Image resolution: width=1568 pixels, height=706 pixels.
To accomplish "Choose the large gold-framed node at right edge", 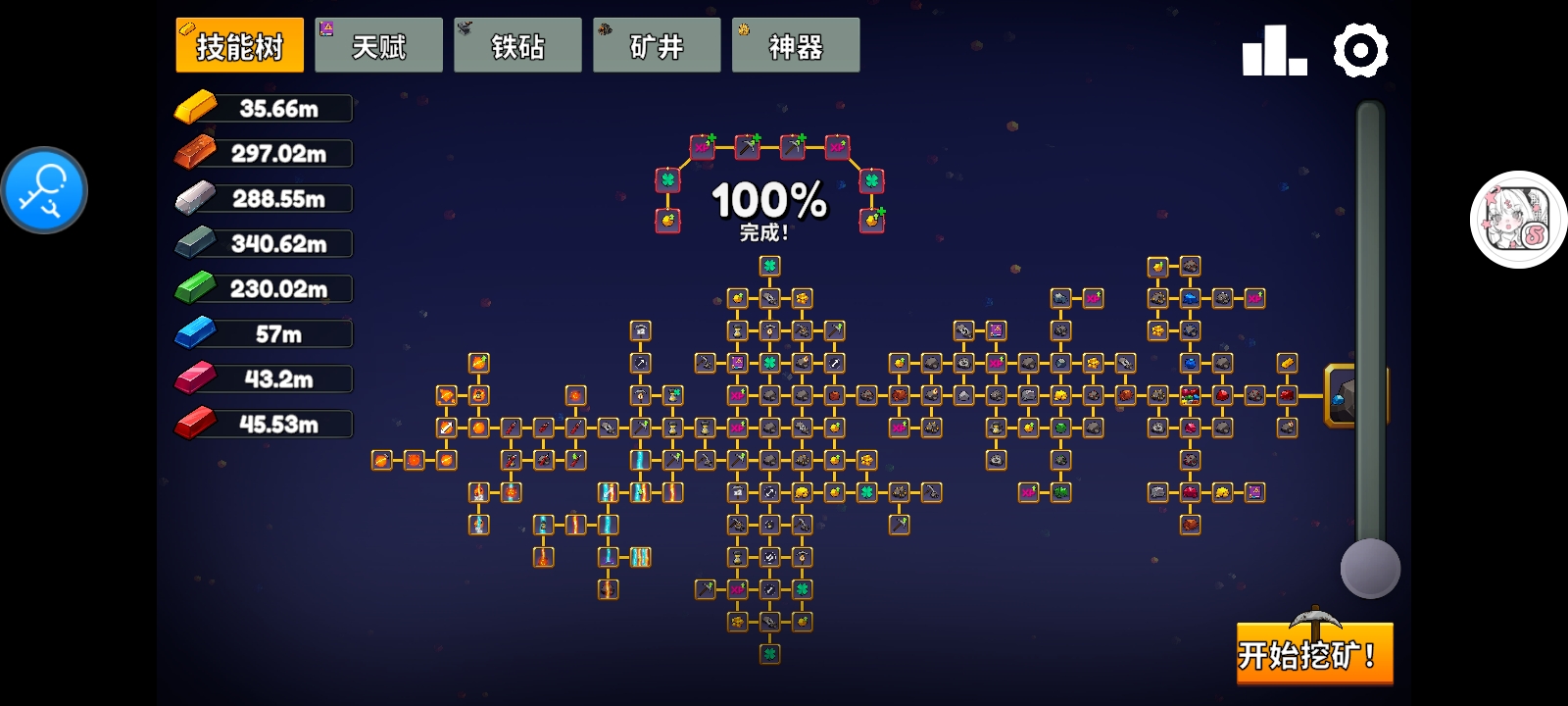I will pyautogui.click(x=1341, y=395).
